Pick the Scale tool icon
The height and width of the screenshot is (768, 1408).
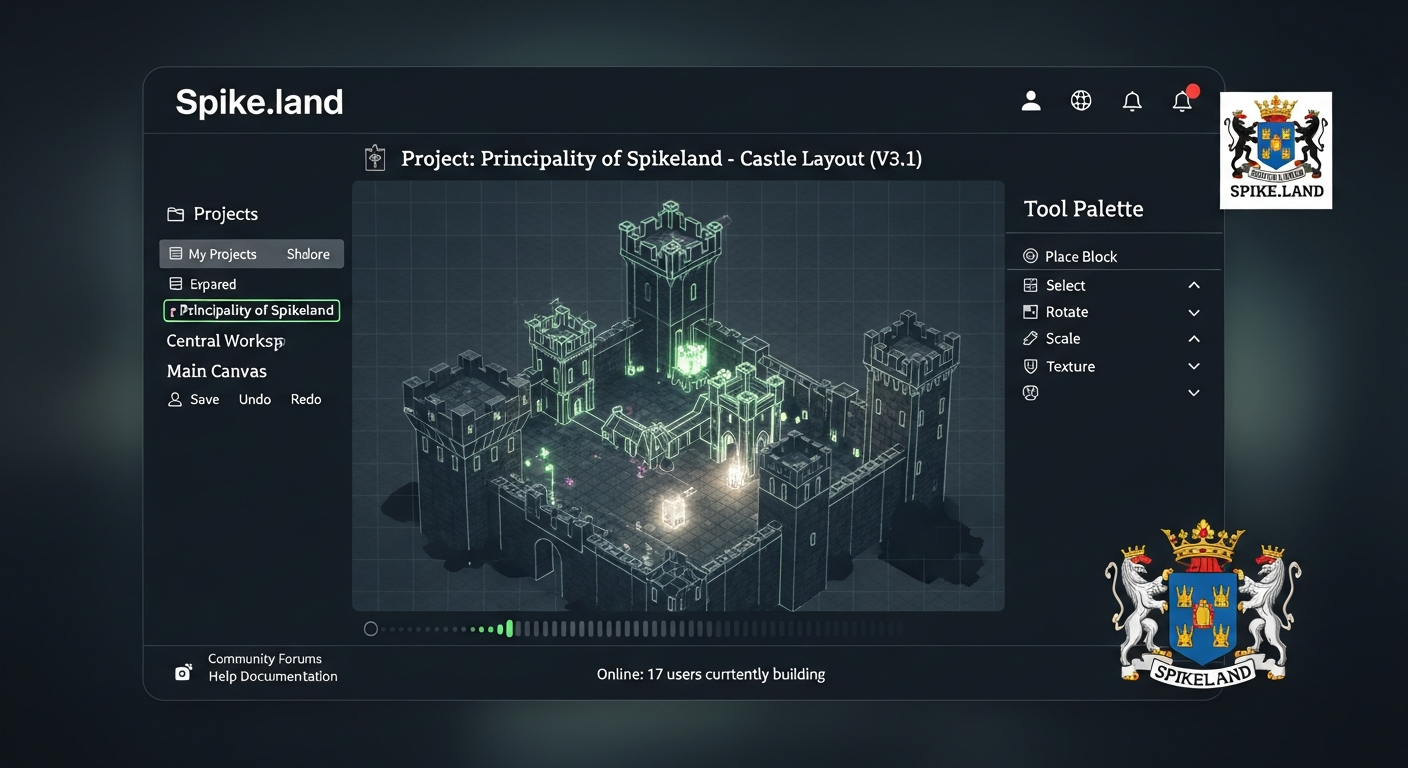tap(1030, 339)
